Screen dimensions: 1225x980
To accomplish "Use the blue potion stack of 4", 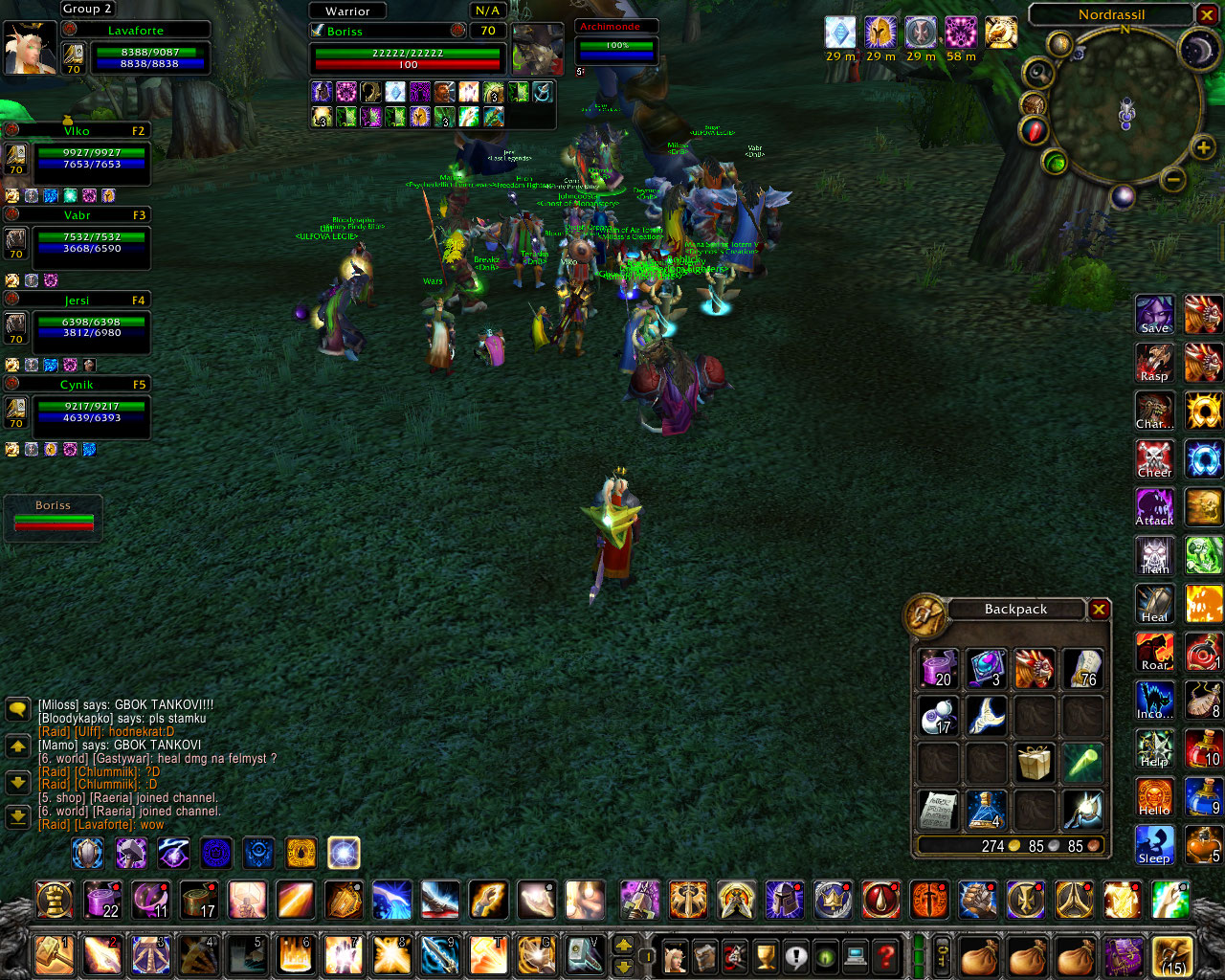I will point(986,810).
